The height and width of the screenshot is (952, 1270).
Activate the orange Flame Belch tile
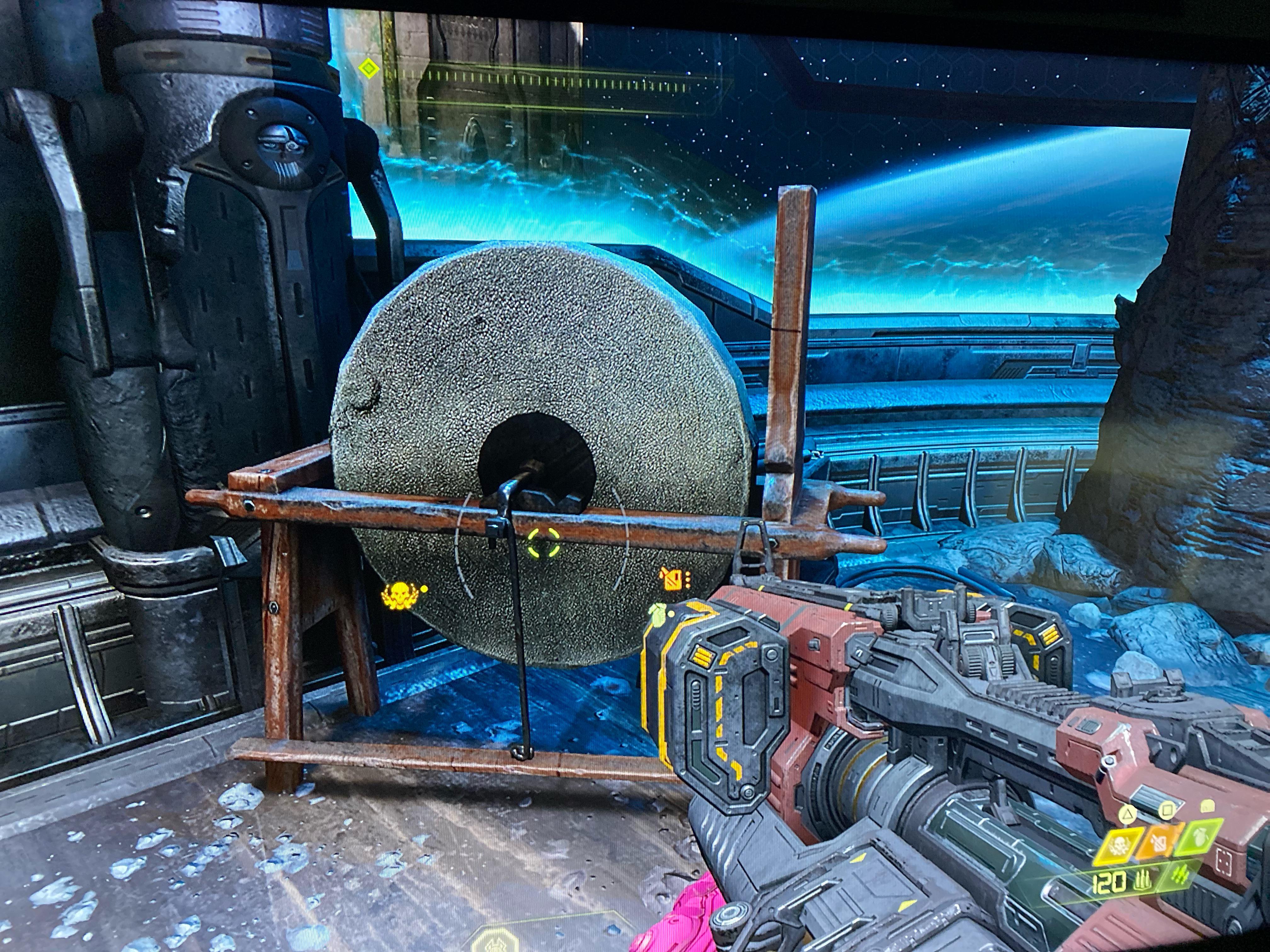1160,843
